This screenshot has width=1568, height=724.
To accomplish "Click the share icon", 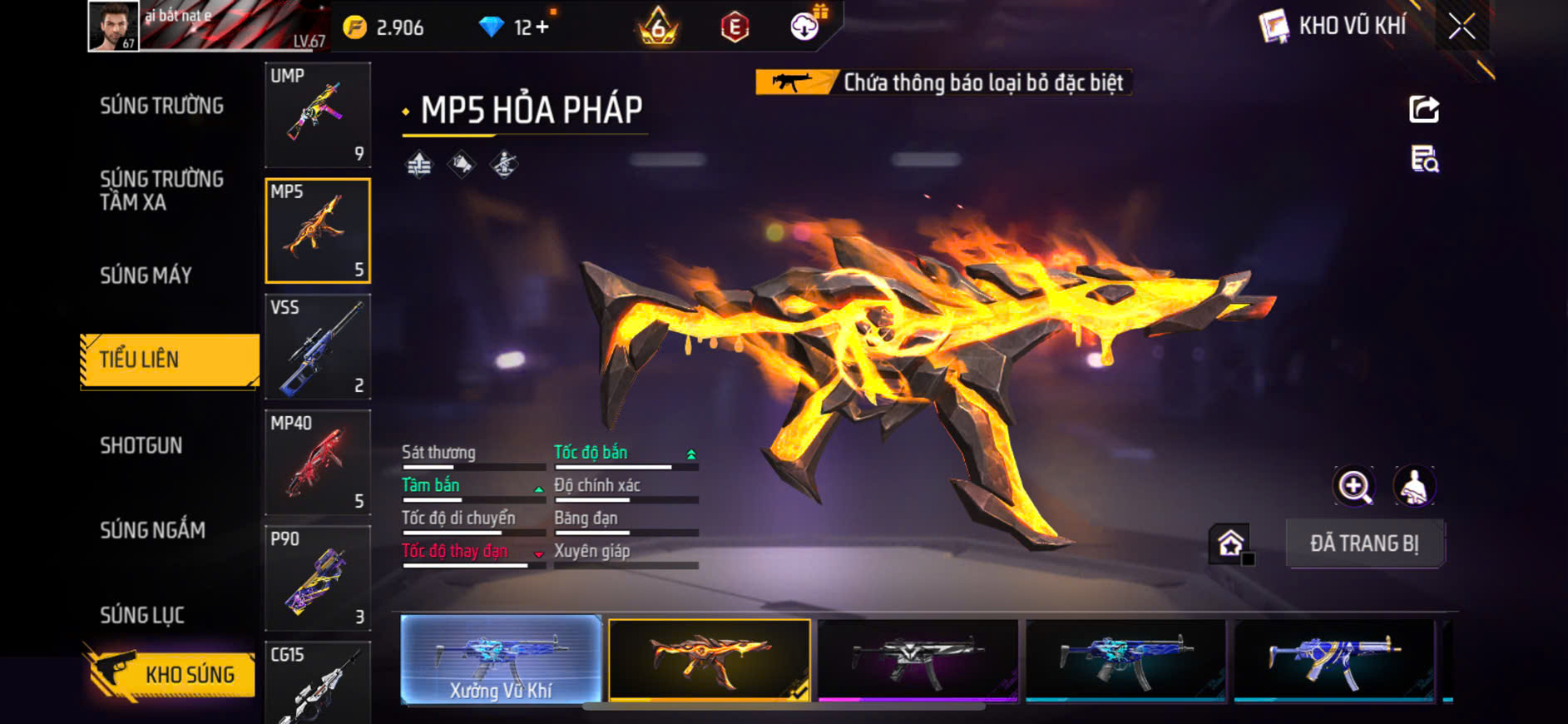I will tap(1423, 110).
